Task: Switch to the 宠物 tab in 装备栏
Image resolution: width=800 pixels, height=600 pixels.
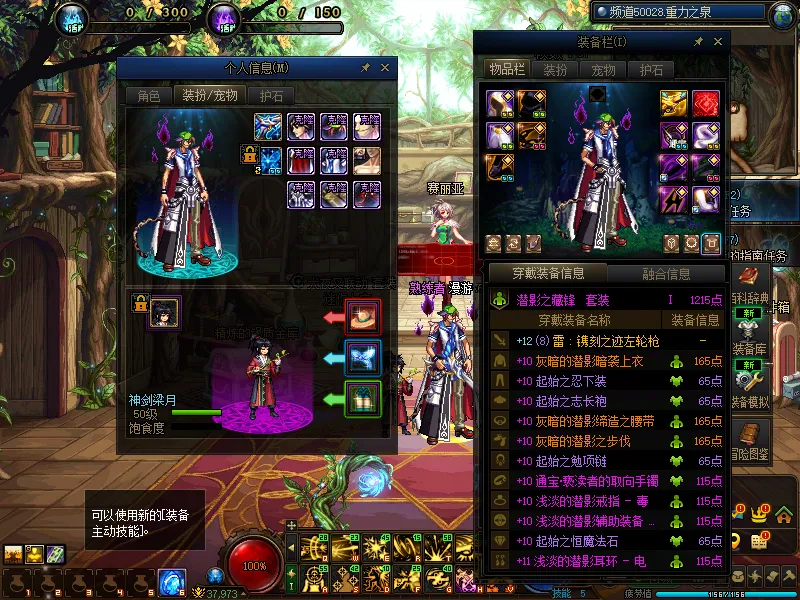Action: click(x=603, y=70)
